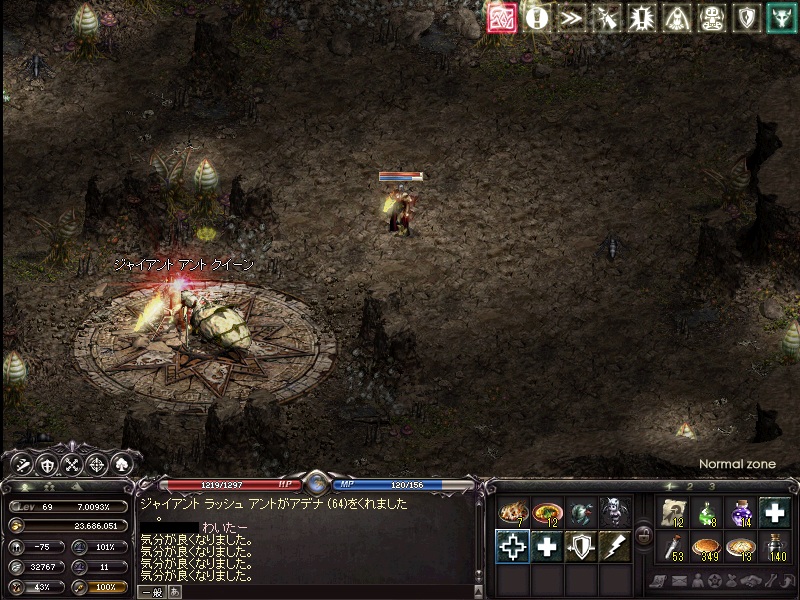Viewport: 800px width, 600px height.
Task: Open the spade icon in the round menu
Action: click(123, 464)
